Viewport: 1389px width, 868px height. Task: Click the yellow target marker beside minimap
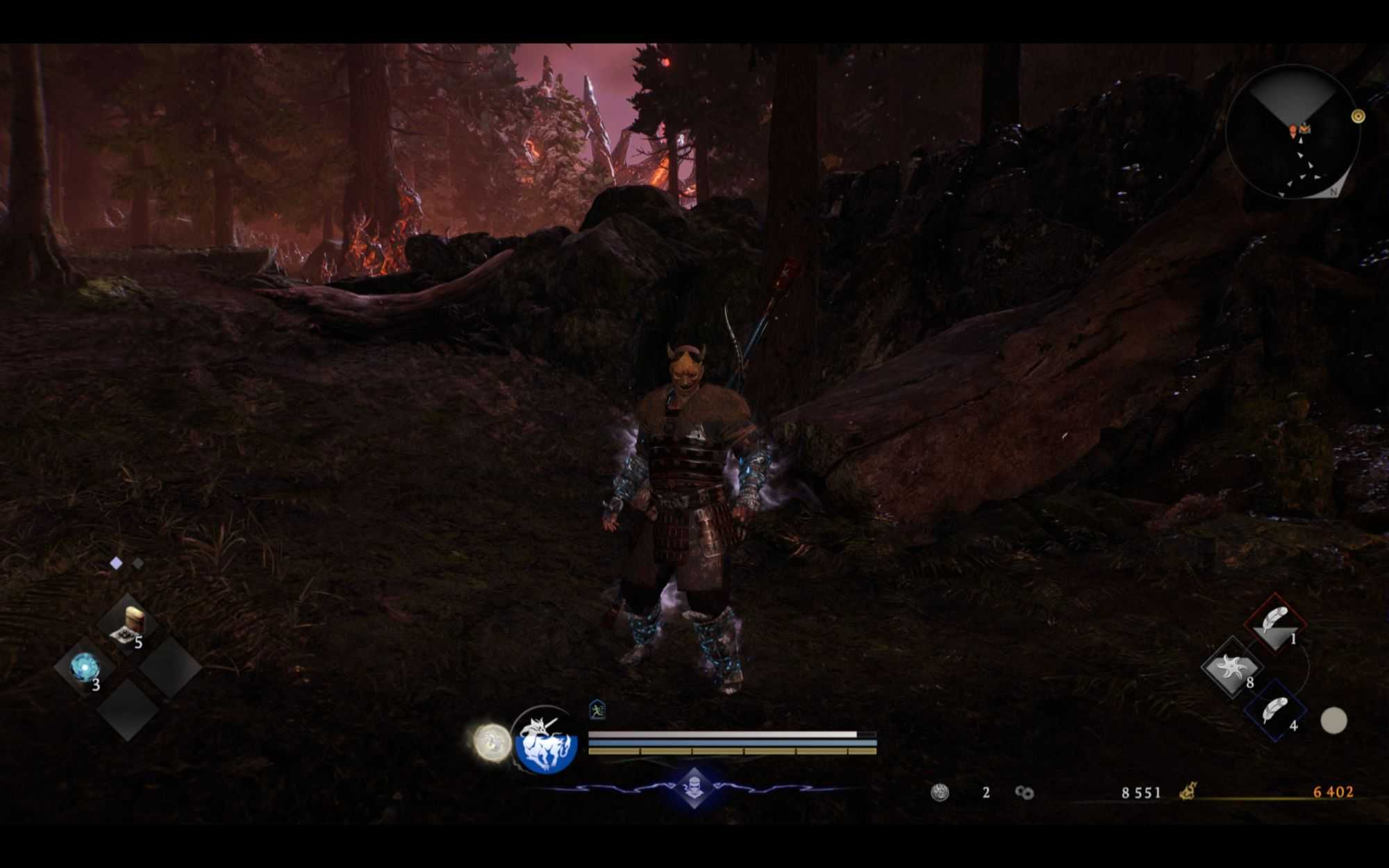click(1358, 116)
